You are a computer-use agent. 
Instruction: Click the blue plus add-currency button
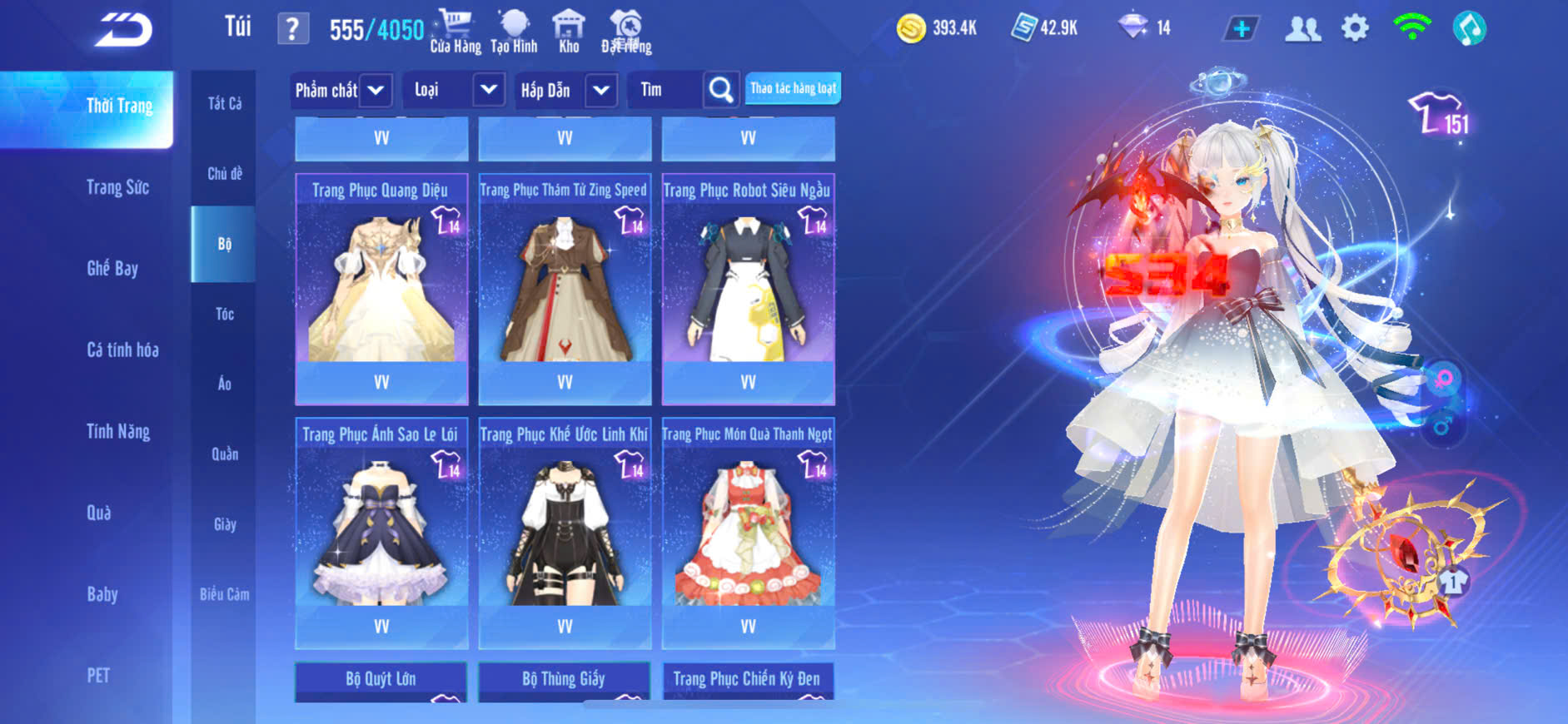click(x=1241, y=29)
